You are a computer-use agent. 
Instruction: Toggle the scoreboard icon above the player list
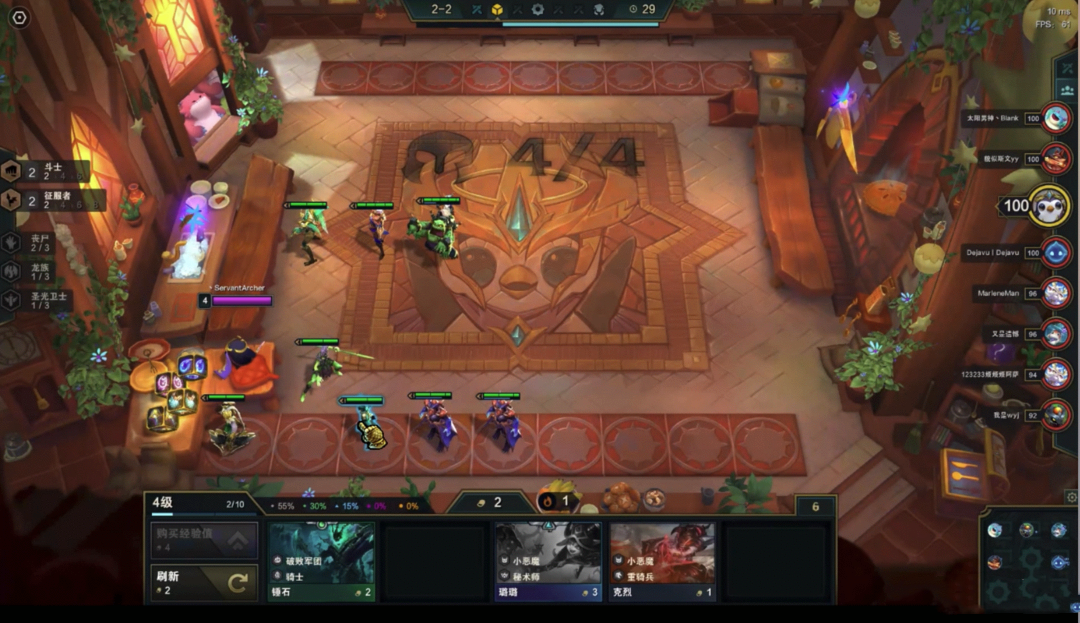(1064, 69)
